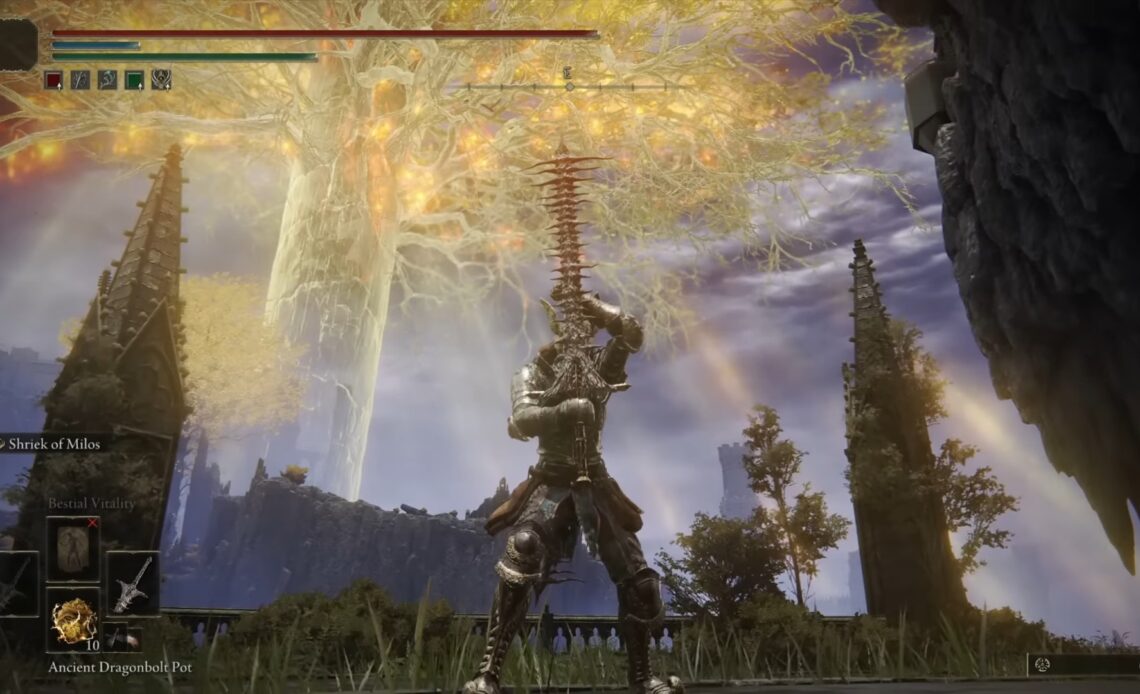Viewport: 1140px width, 694px height.
Task: Select the left-hand armament slot
Action: click(x=17, y=583)
